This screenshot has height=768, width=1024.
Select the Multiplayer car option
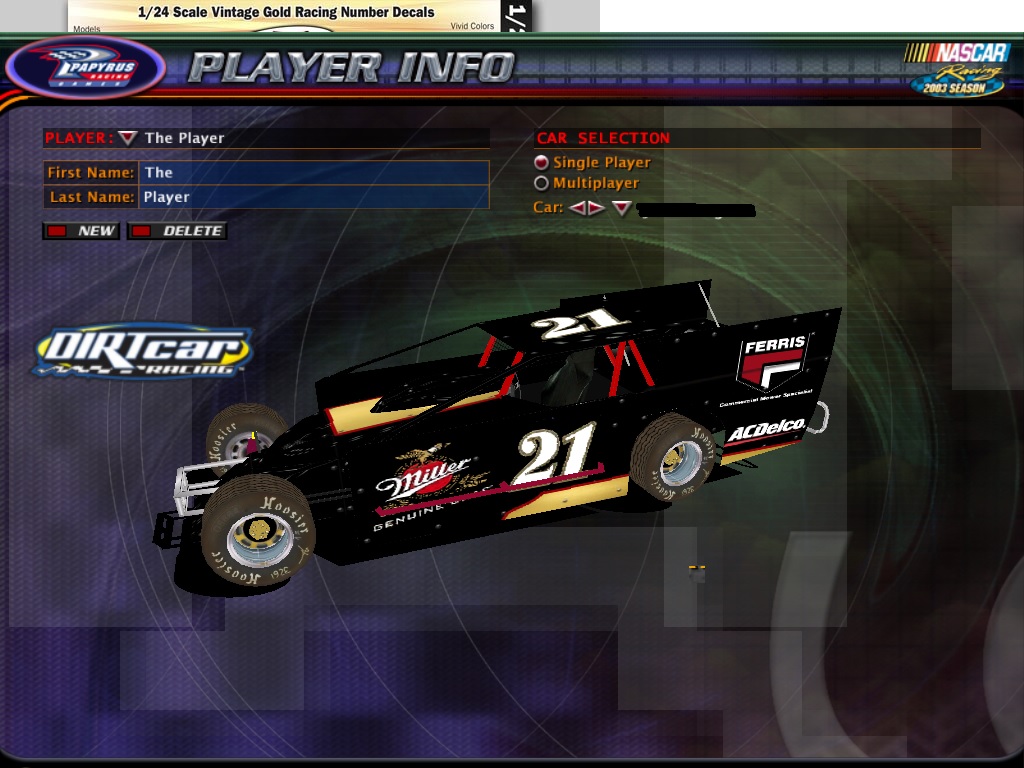pos(542,183)
